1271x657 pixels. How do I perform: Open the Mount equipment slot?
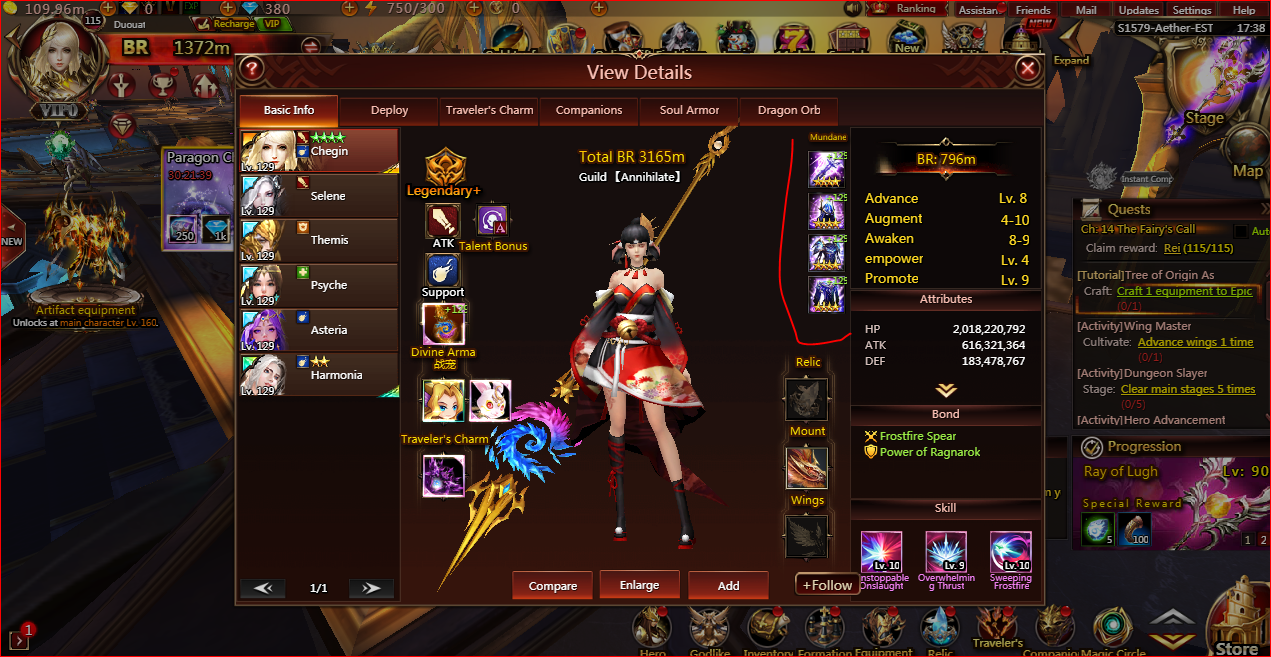(x=806, y=467)
